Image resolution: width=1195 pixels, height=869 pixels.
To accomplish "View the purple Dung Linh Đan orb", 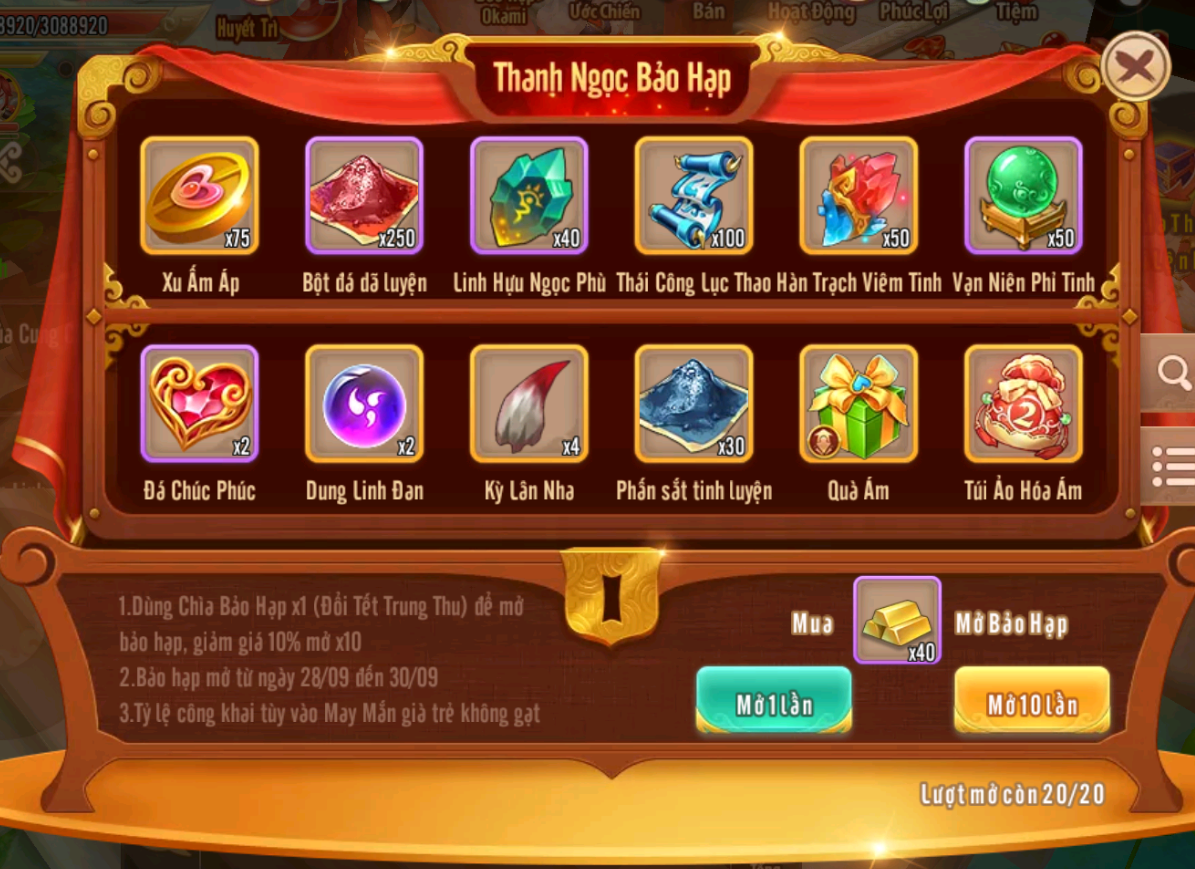I will coord(364,404).
